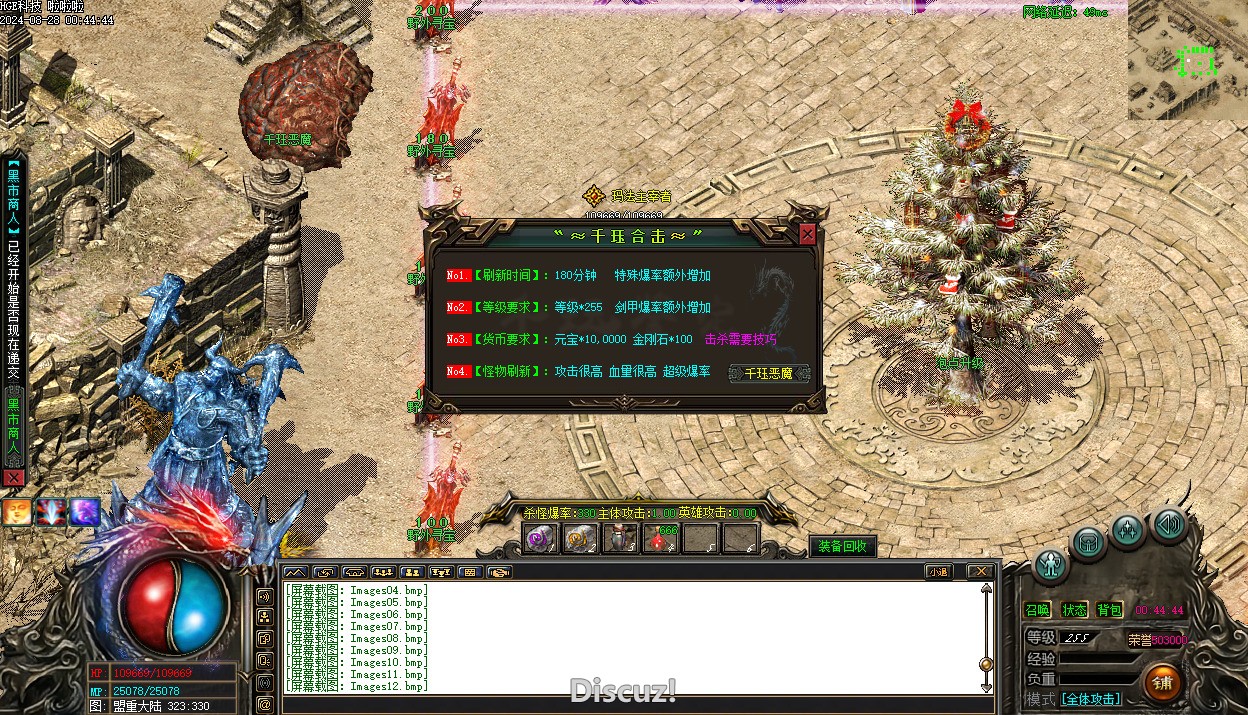The height and width of the screenshot is (715, 1248).
Task: Use the red potion stack of 666
Action: coord(661,540)
